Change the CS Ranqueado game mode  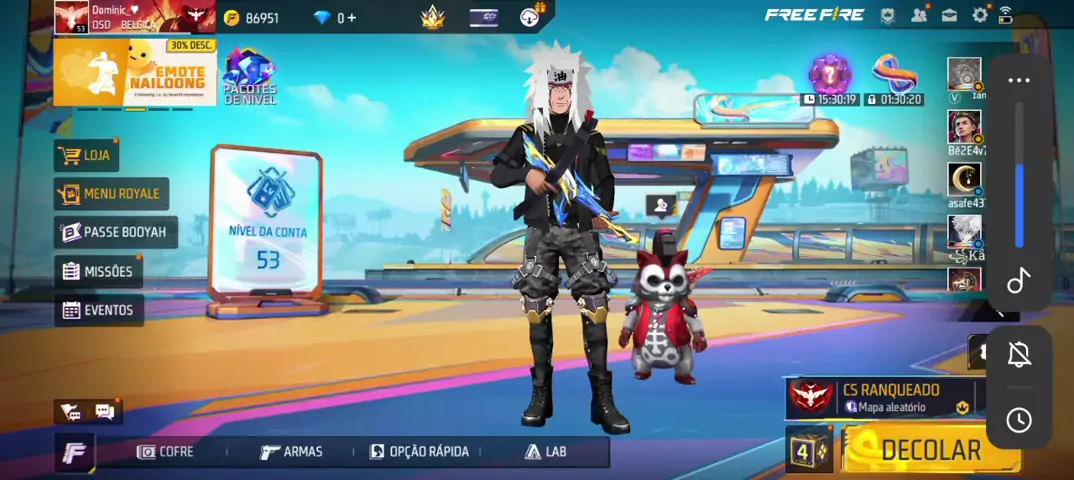tap(880, 397)
